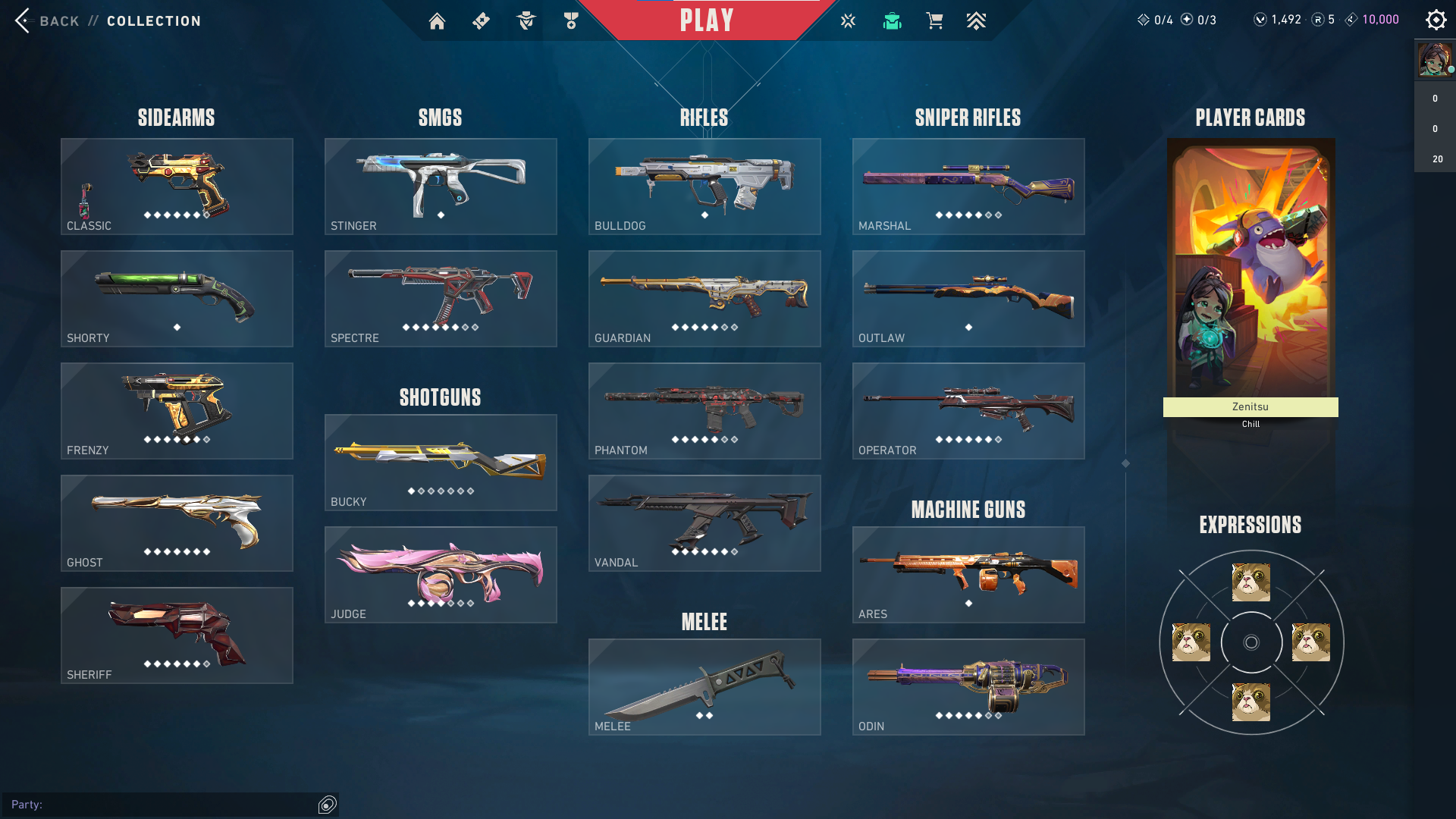Open the settings gear icon

[1436, 20]
